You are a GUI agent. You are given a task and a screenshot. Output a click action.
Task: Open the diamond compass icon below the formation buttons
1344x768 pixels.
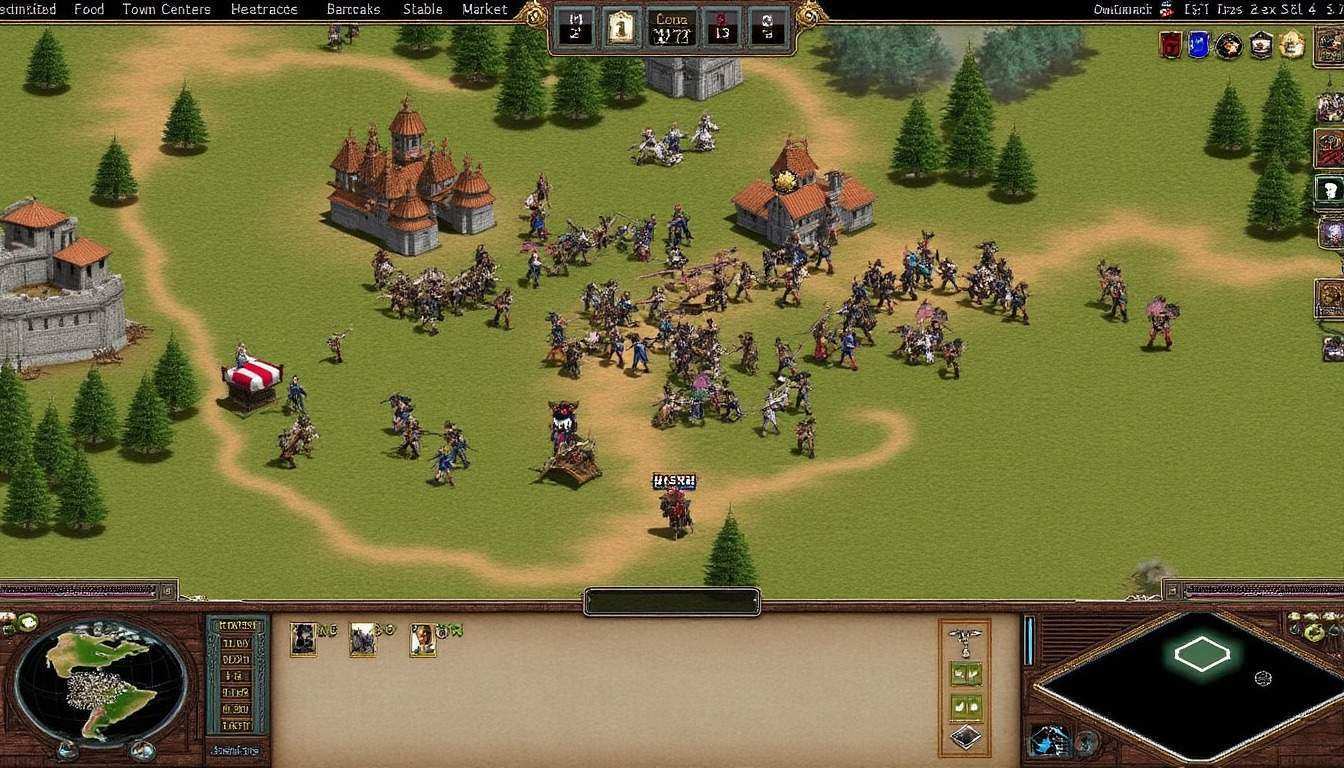(966, 738)
